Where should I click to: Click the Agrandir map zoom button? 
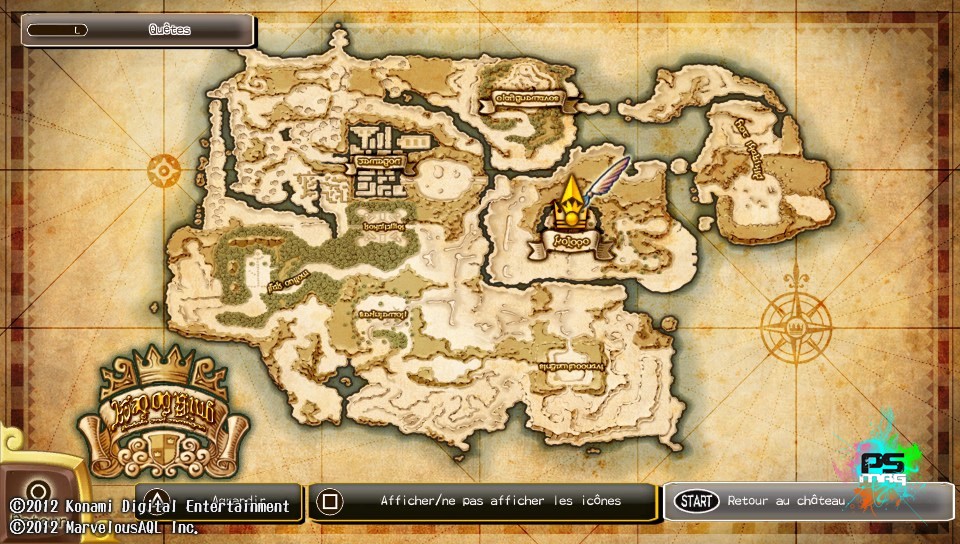[220, 499]
